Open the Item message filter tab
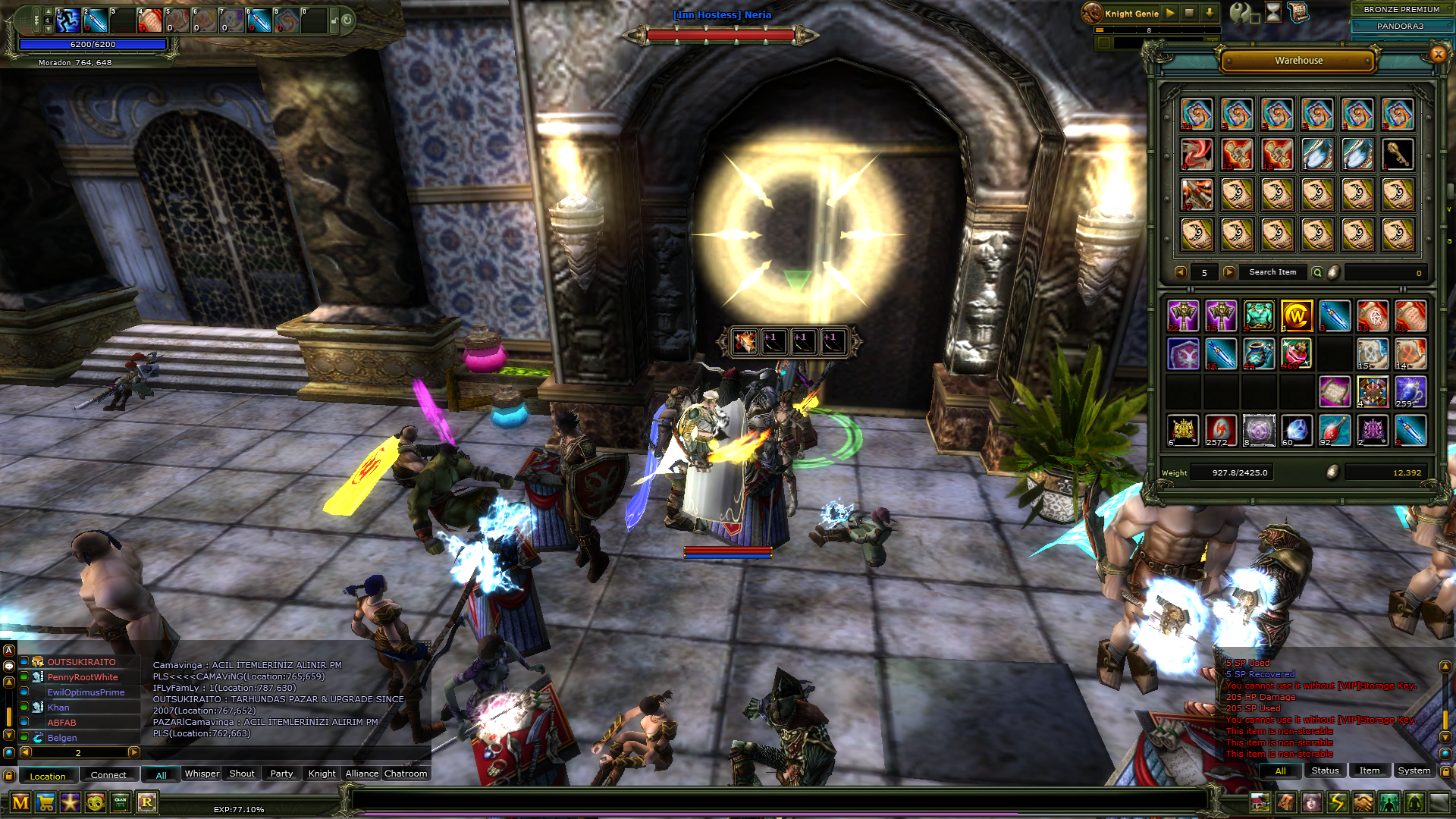Image resolution: width=1456 pixels, height=819 pixels. click(x=1370, y=770)
